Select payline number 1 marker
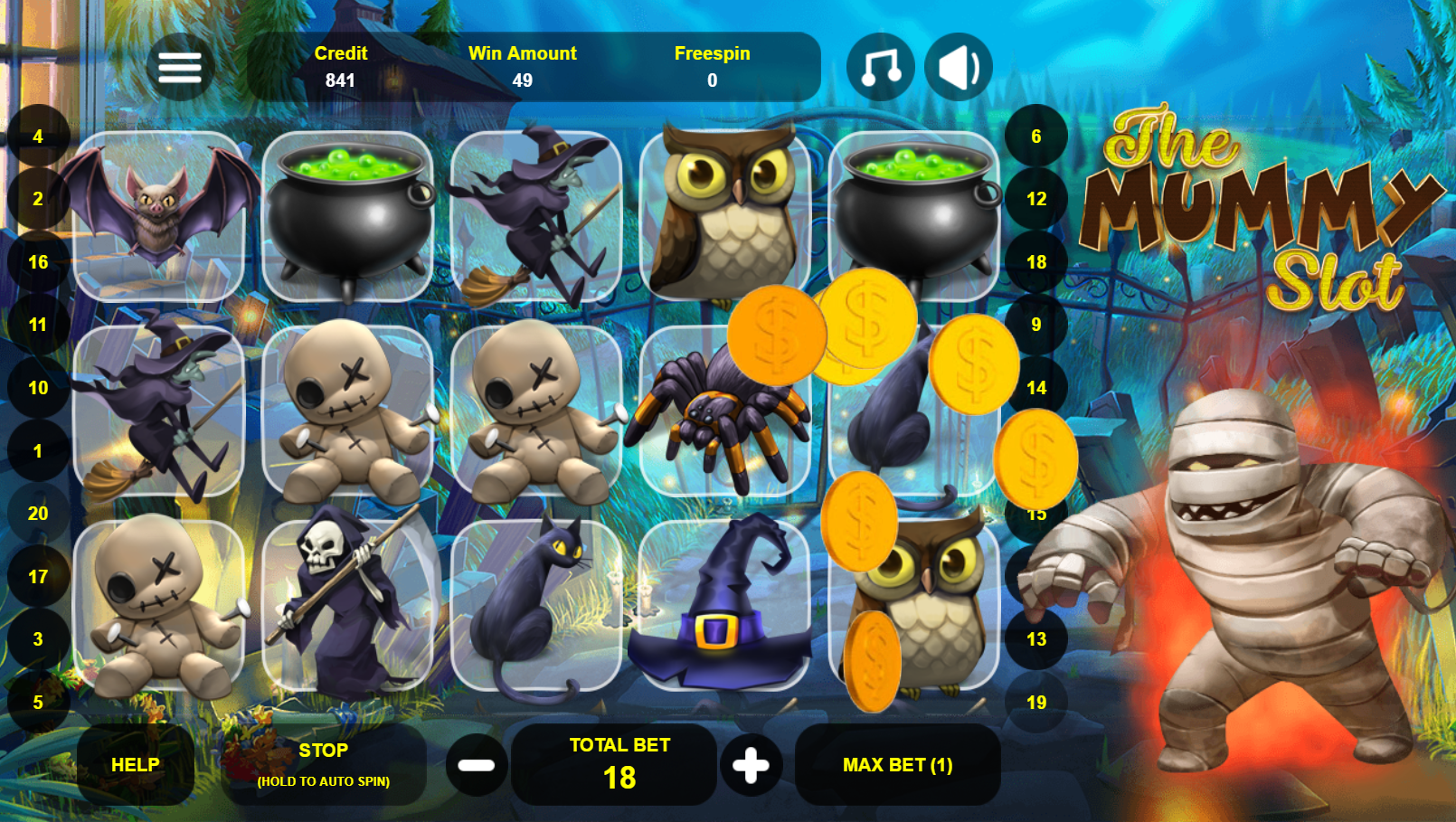1456x822 pixels. [x=38, y=450]
